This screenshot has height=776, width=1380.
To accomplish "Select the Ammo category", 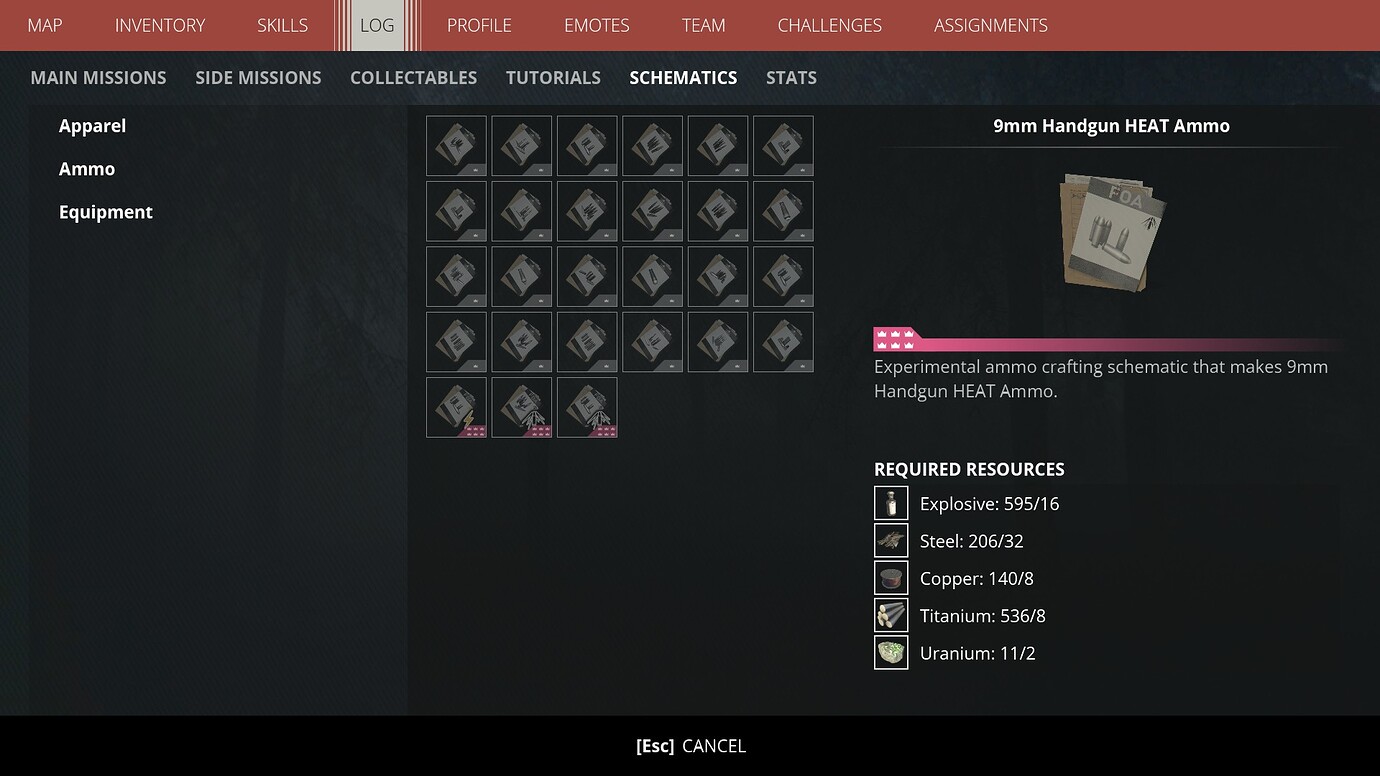I will click(x=87, y=168).
